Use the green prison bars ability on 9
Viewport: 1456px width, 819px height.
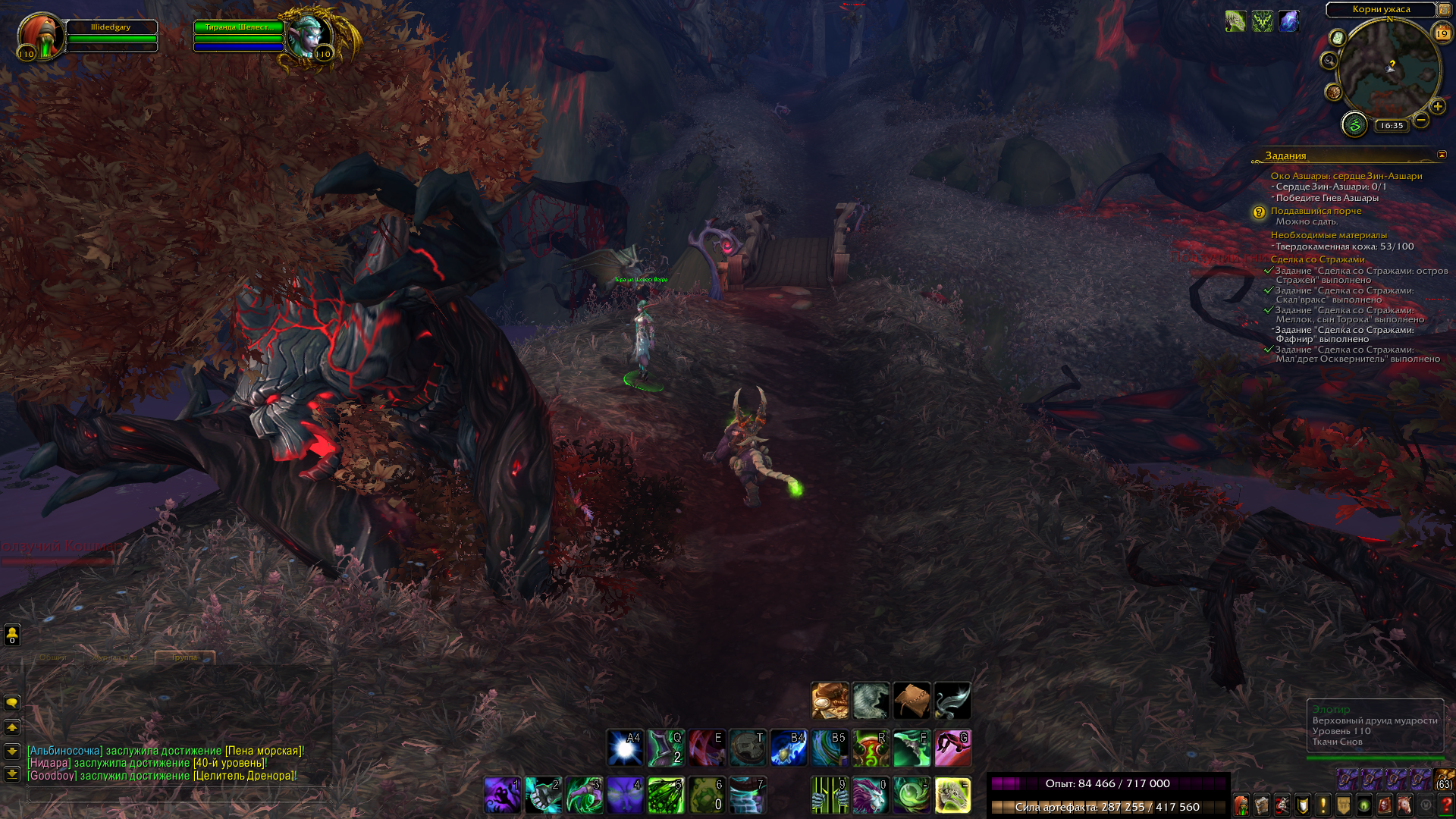click(830, 795)
